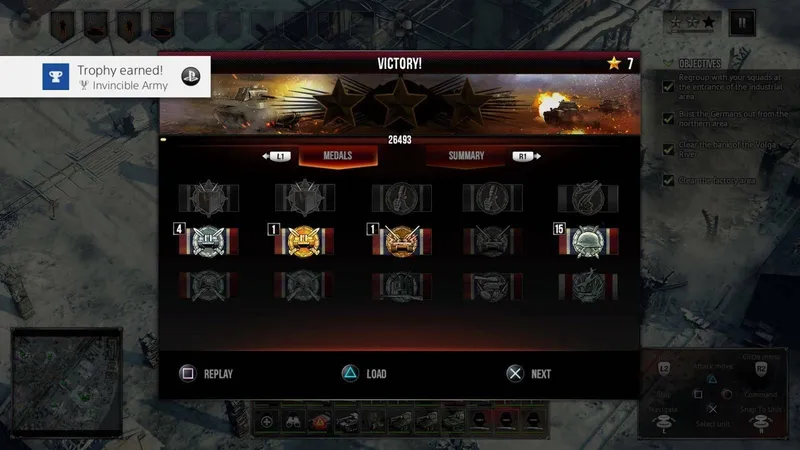The image size is (800, 450).
Task: Toggle the factory area objective checkbox
Action: point(668,181)
